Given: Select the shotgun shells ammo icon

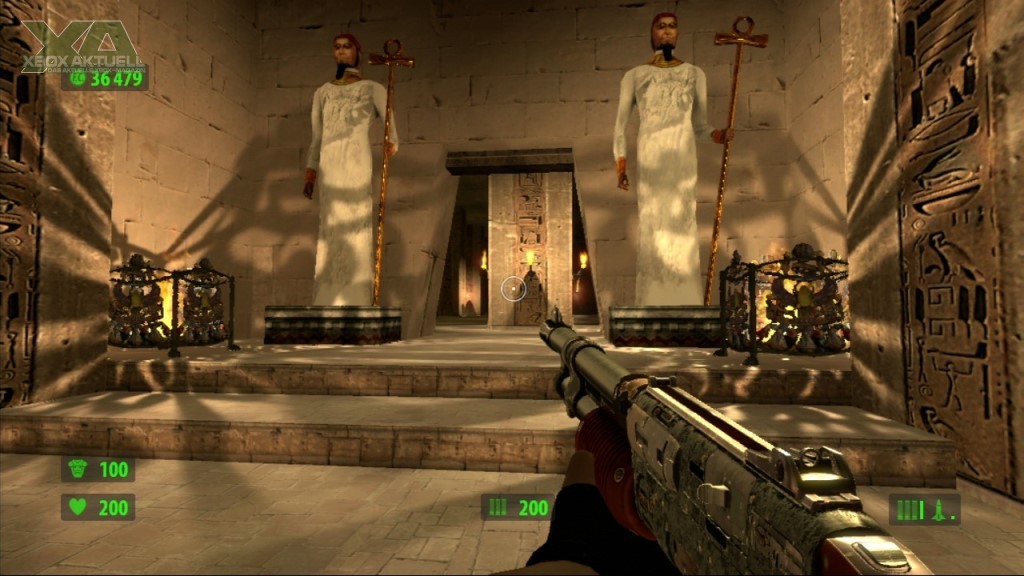Looking at the screenshot, I should [497, 508].
